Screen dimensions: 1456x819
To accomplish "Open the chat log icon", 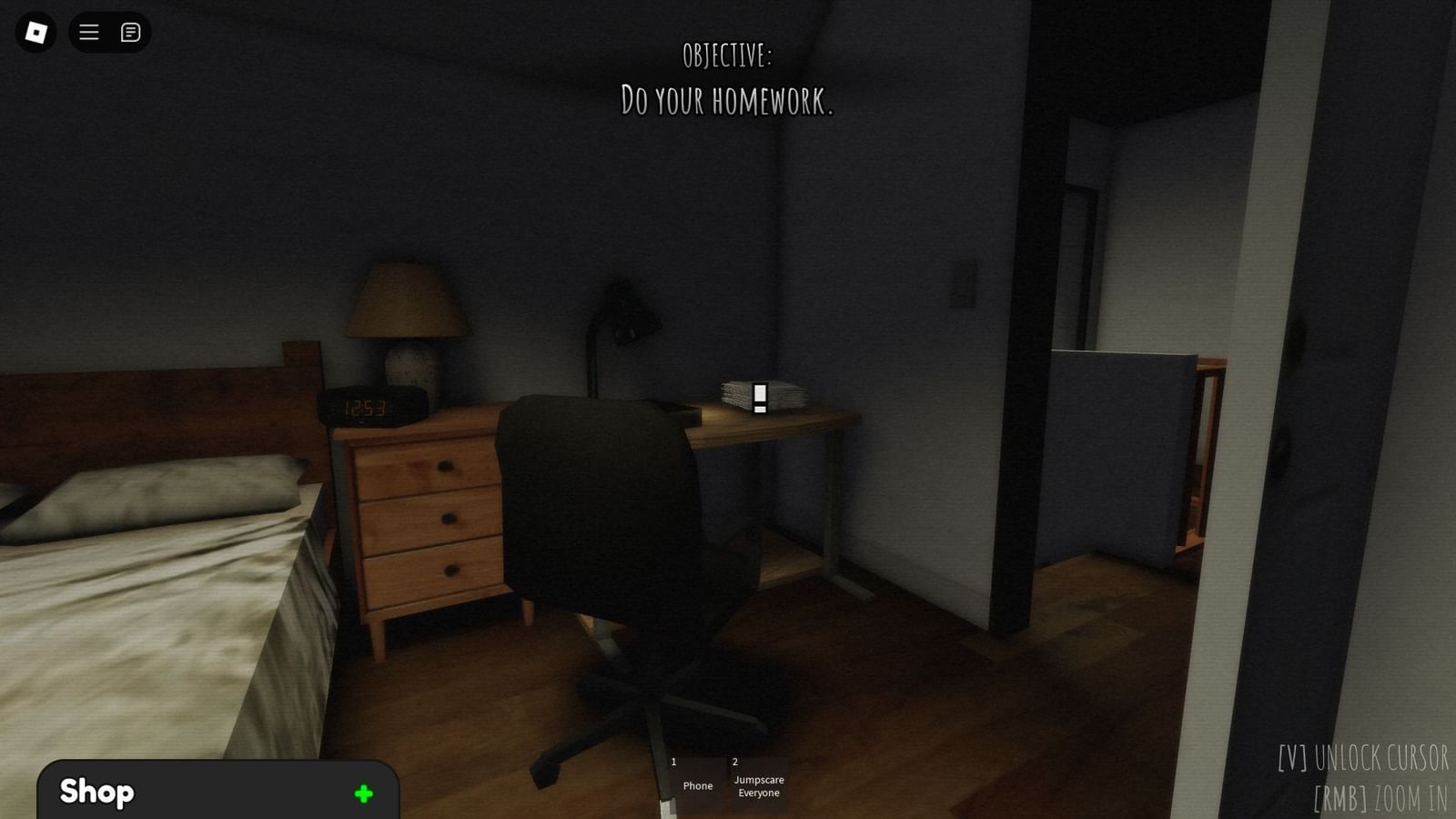I will pos(131,33).
